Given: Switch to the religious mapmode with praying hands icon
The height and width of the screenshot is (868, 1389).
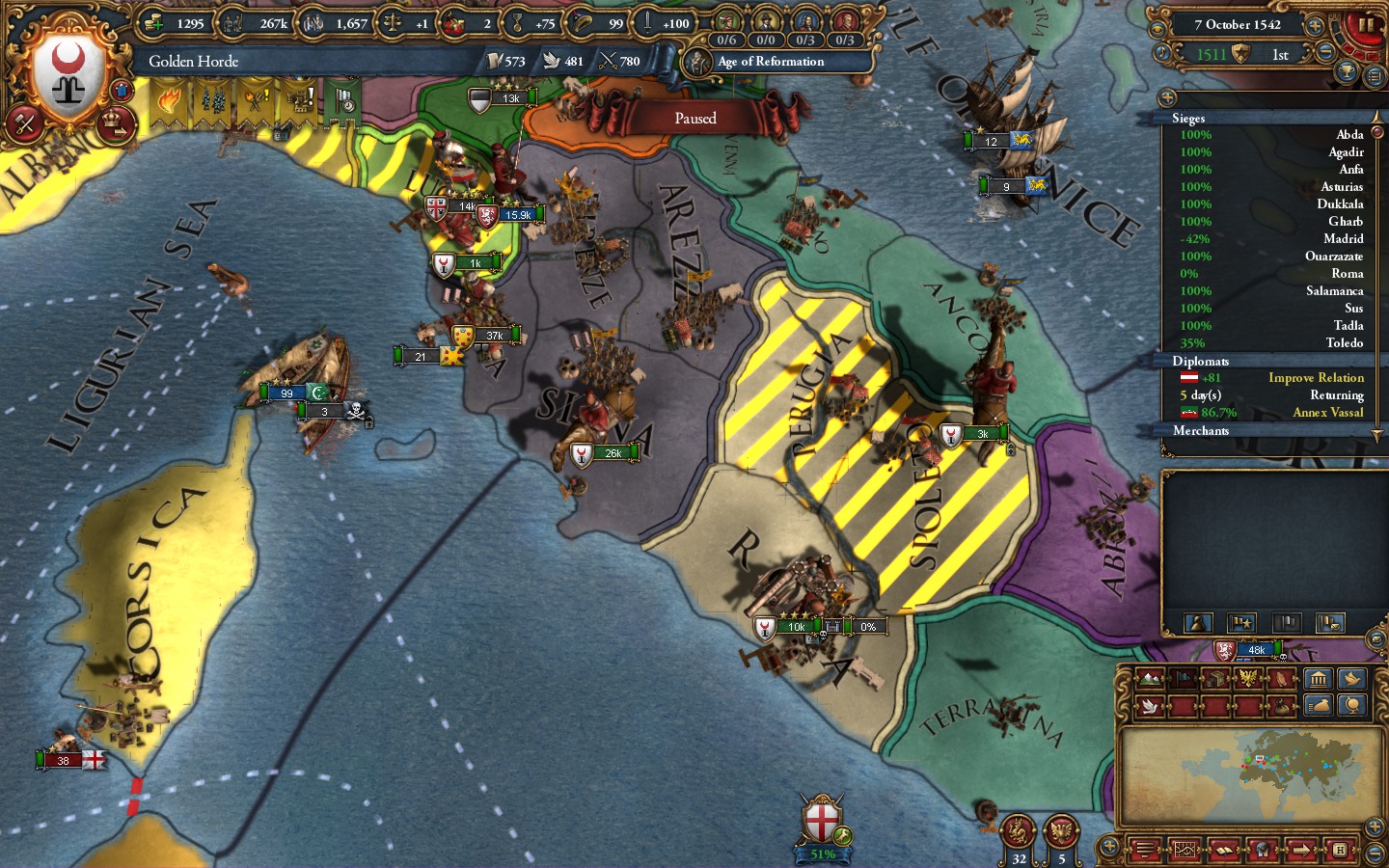Looking at the screenshot, I should (x=1280, y=678).
